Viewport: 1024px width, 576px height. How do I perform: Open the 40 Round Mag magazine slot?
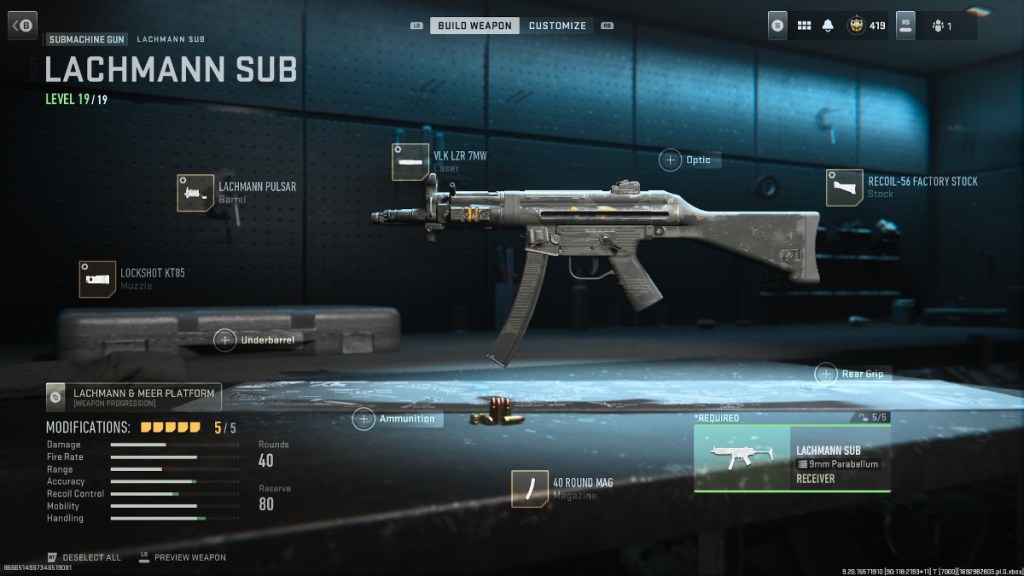click(529, 488)
